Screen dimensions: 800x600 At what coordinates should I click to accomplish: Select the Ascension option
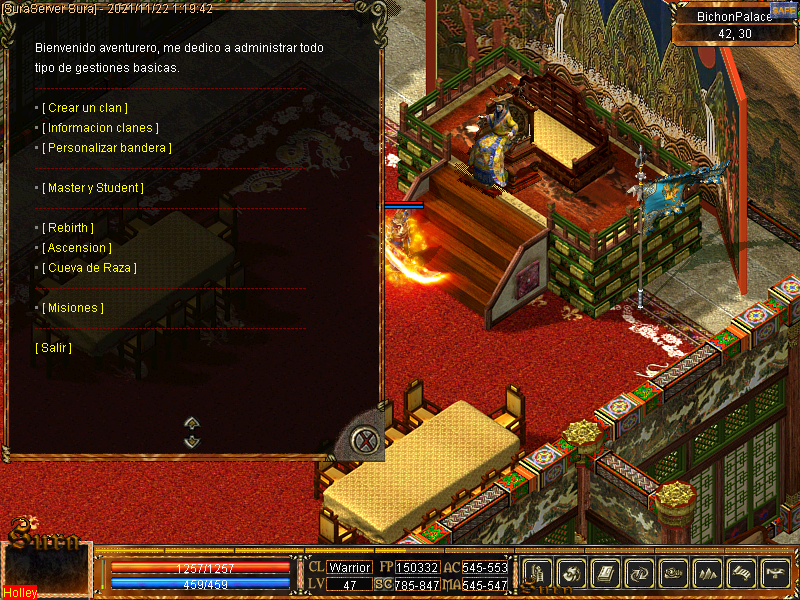[77, 248]
